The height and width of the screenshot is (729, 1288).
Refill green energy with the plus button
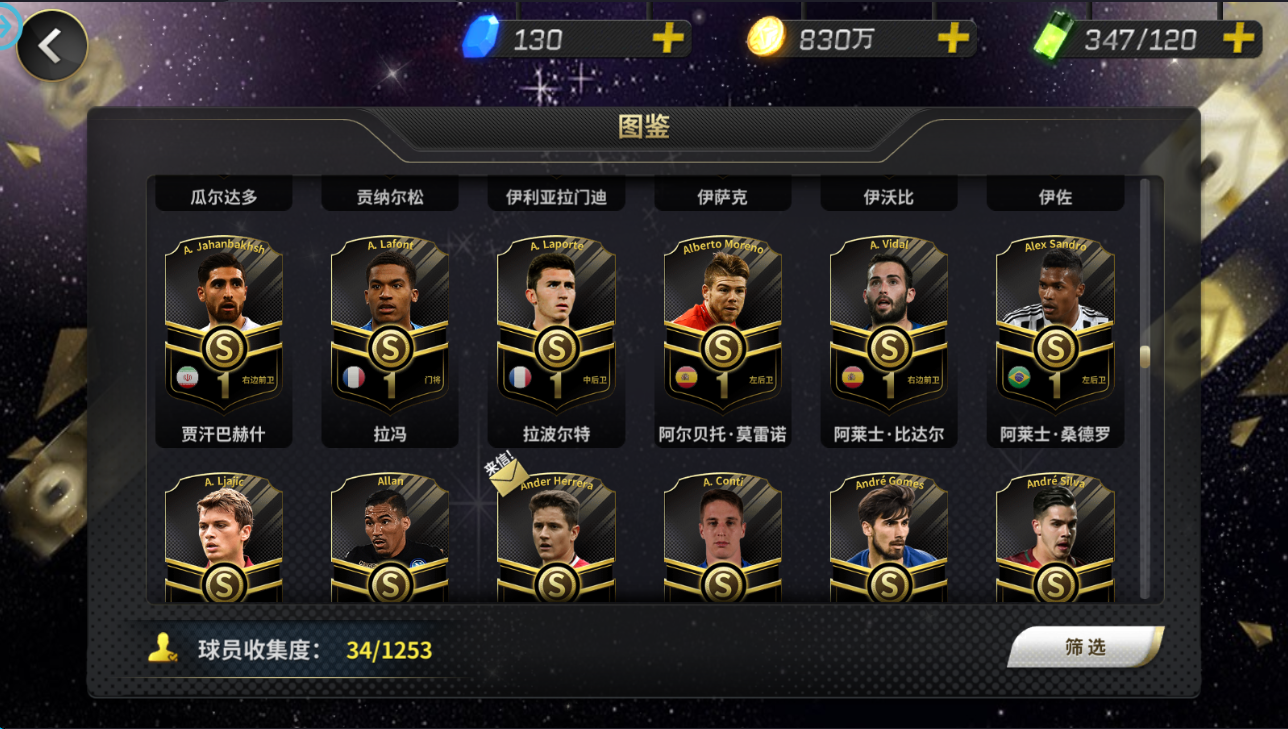[x=1238, y=39]
